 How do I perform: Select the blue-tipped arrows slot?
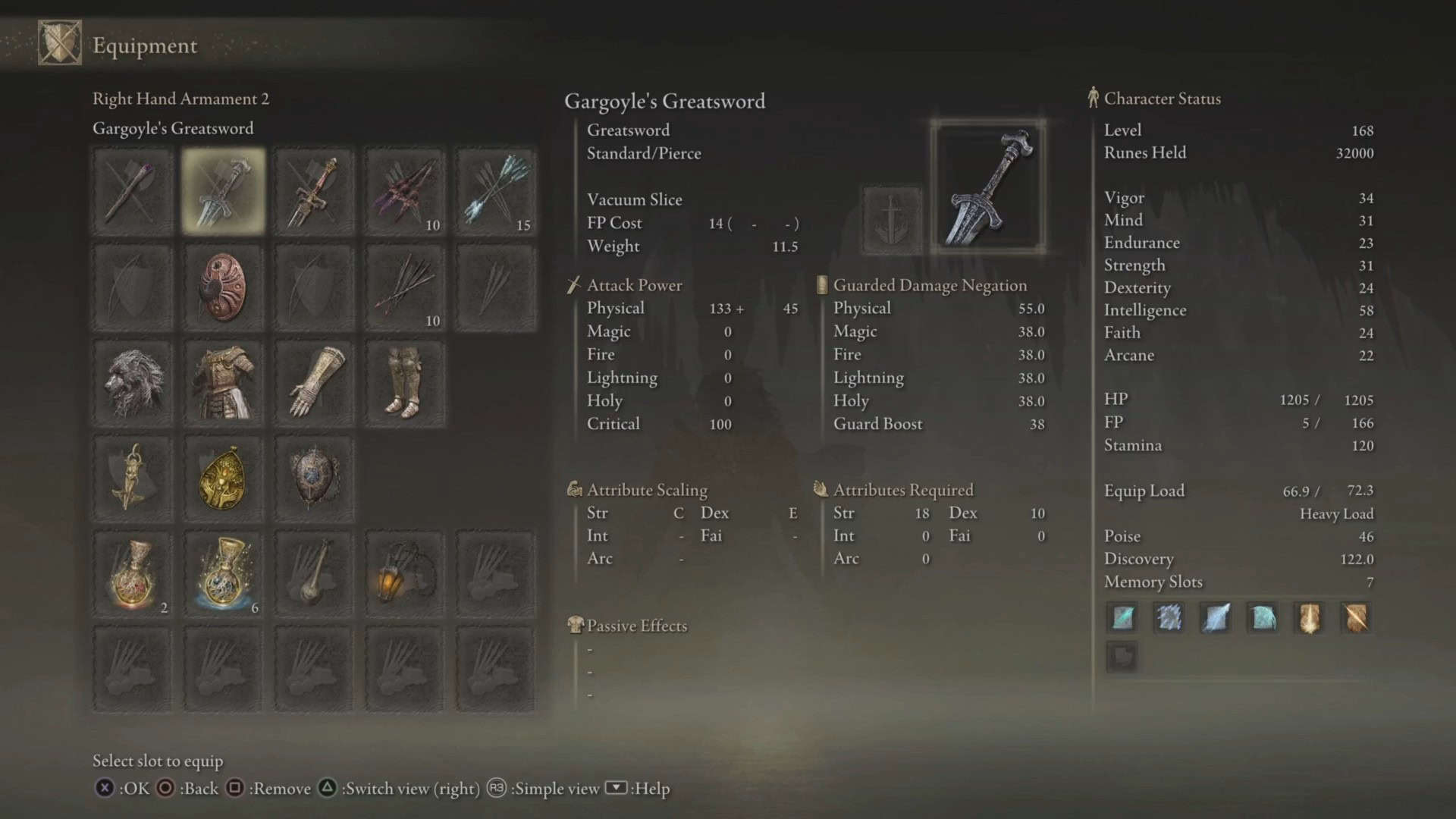click(495, 191)
